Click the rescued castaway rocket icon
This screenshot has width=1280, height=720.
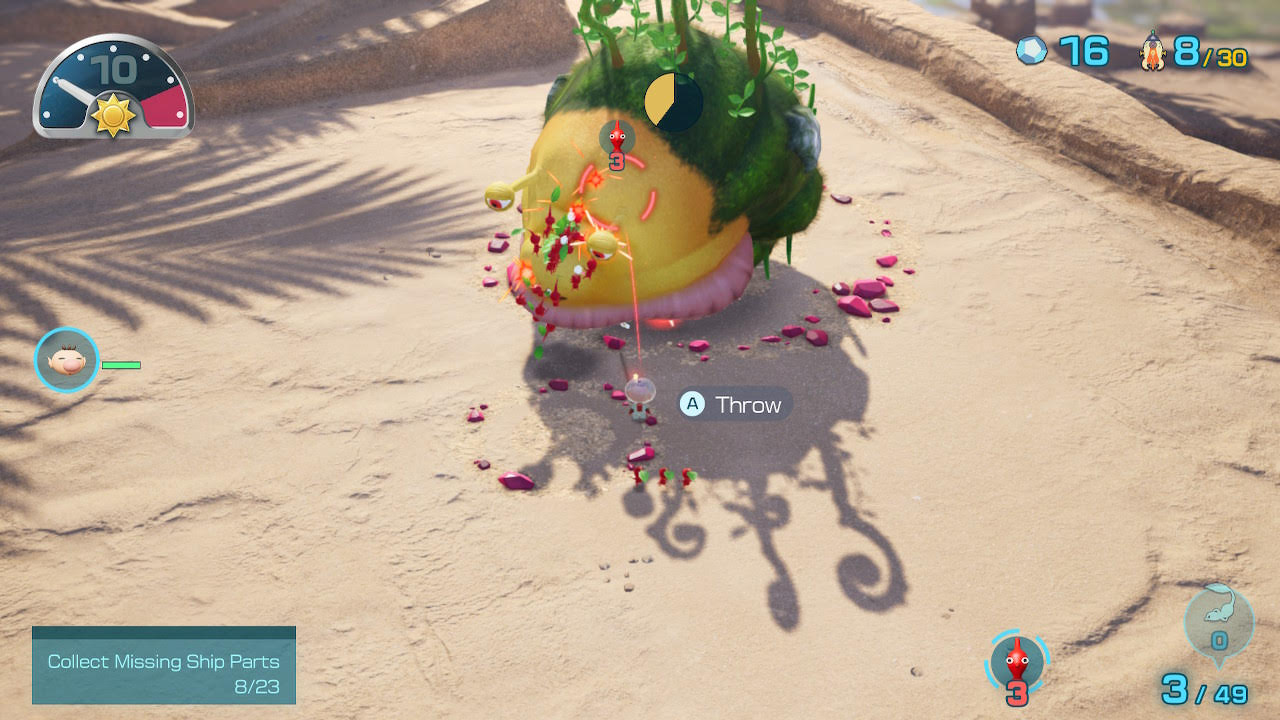tap(1153, 51)
